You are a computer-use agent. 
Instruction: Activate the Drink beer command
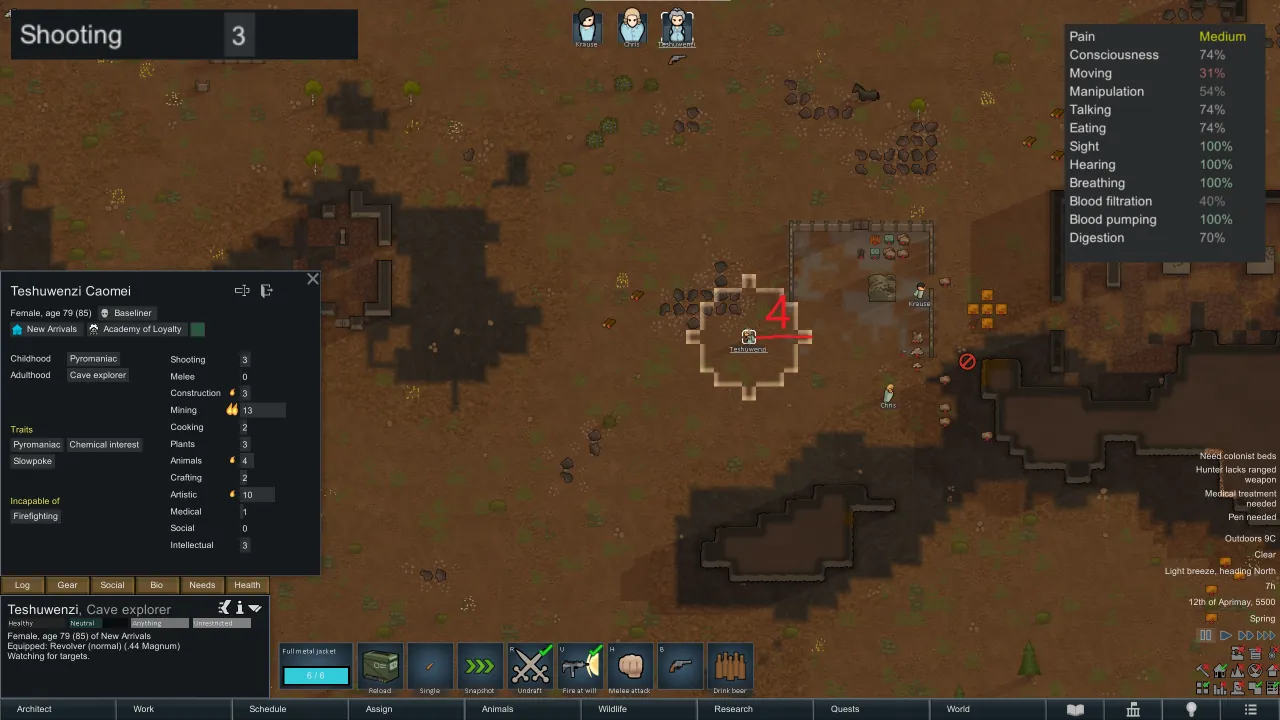coord(730,667)
